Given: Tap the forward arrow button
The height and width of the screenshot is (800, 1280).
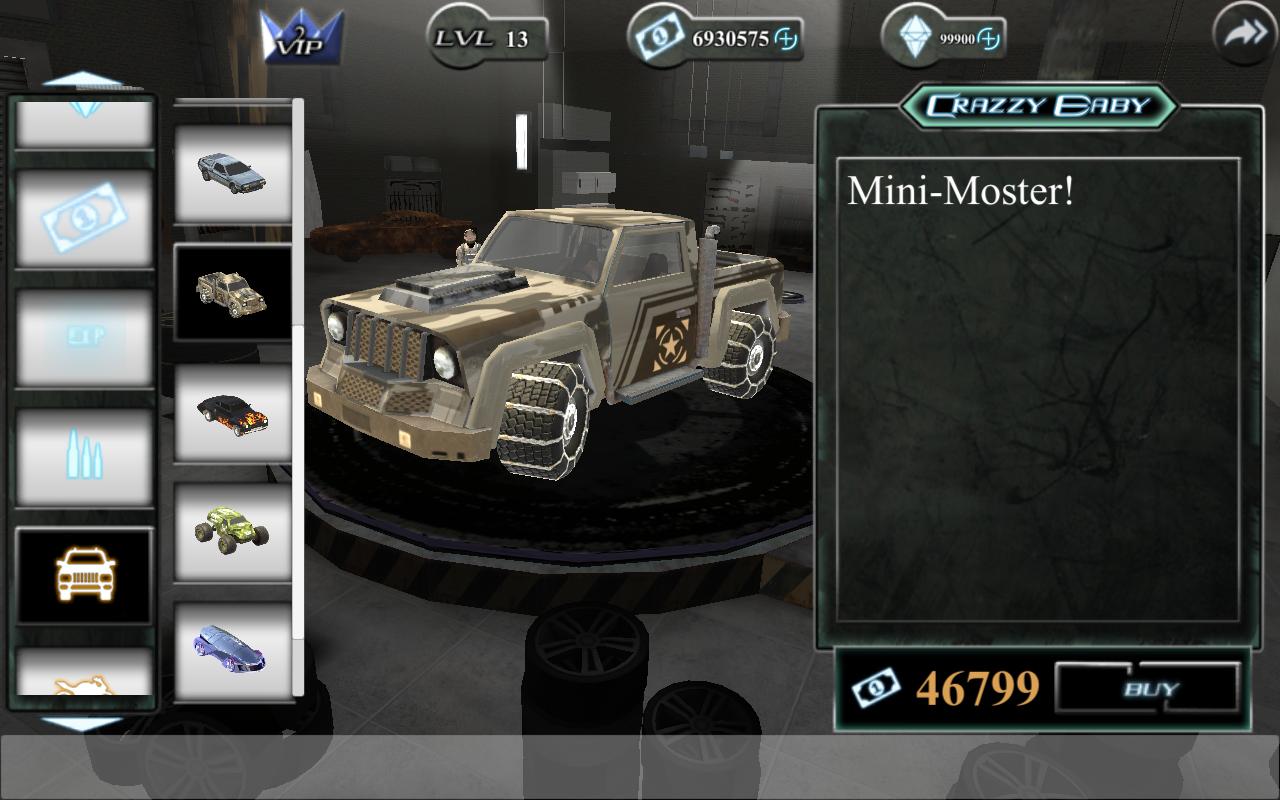Looking at the screenshot, I should [1244, 36].
